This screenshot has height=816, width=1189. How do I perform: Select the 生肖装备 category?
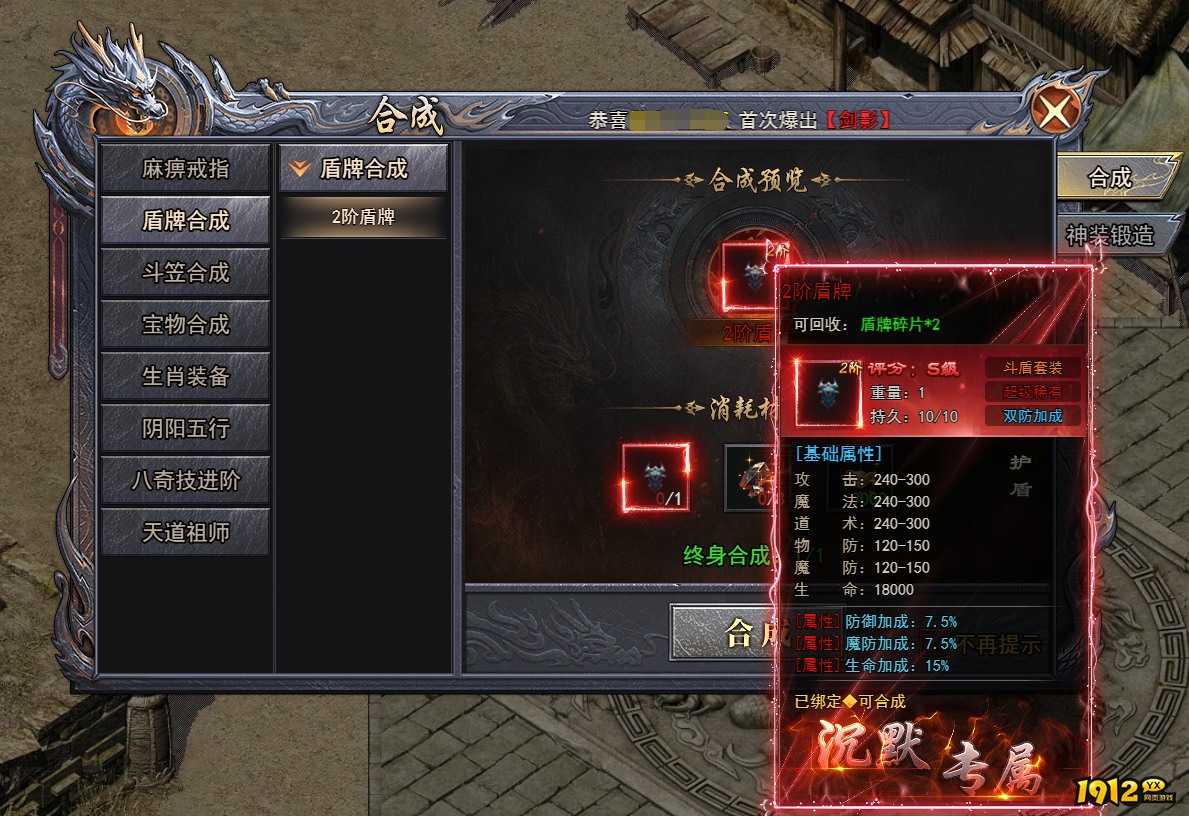[185, 377]
